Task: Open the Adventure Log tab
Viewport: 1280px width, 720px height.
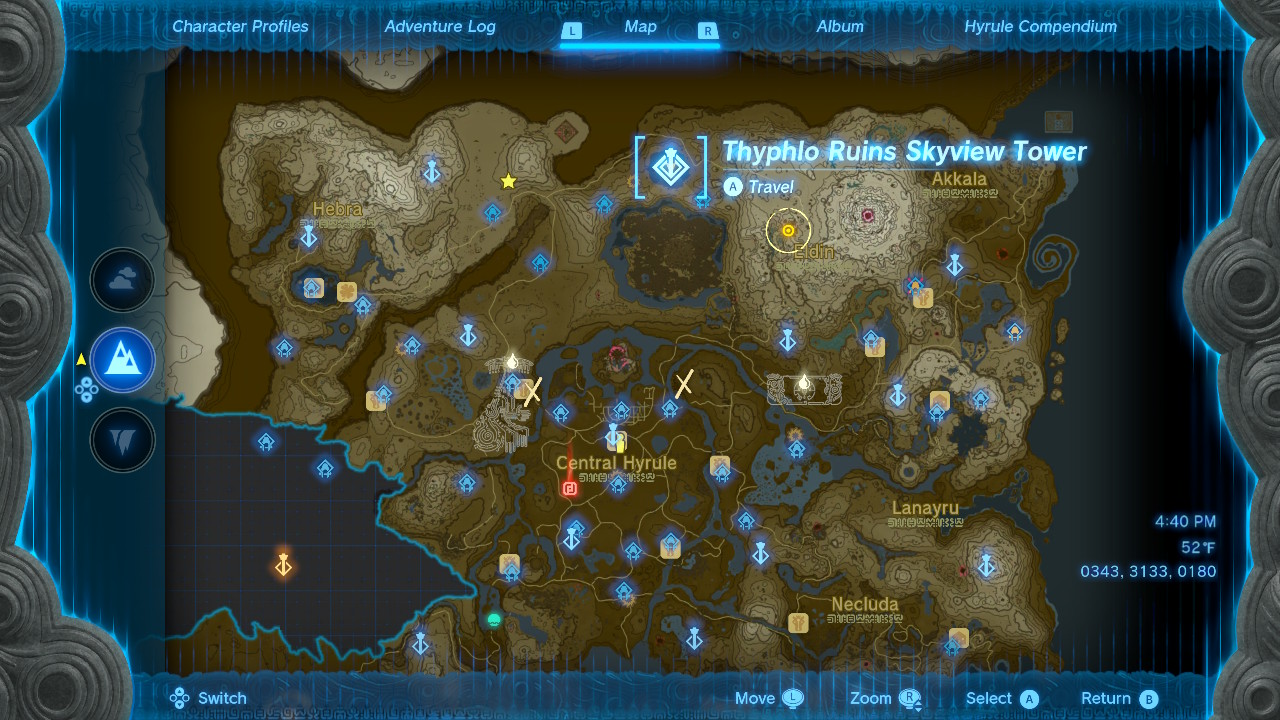Action: (x=440, y=27)
